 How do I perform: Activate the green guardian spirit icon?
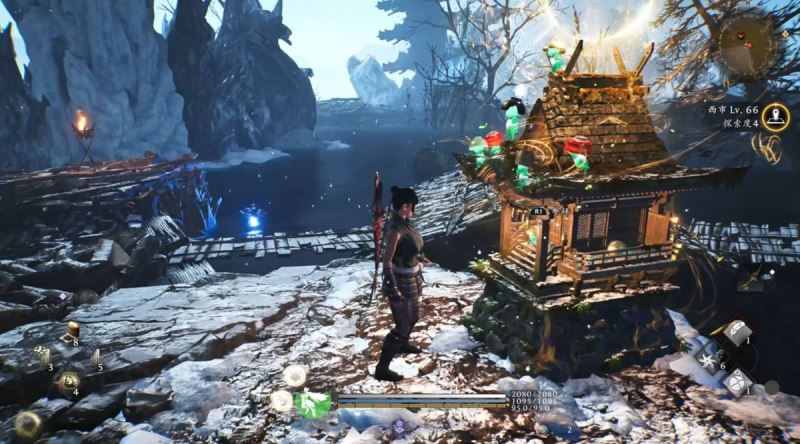click(x=314, y=404)
